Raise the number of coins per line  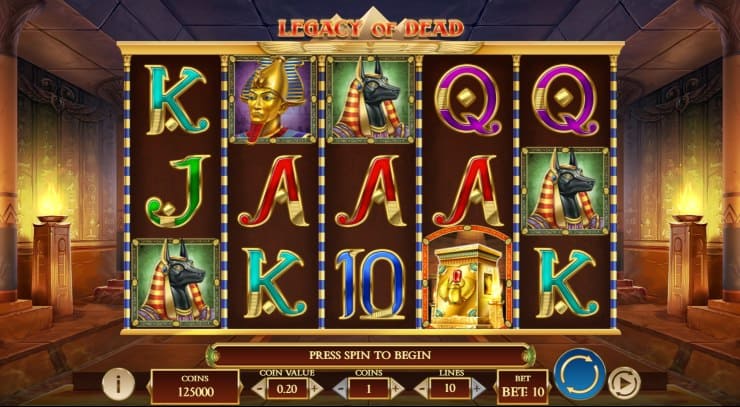click(x=395, y=388)
